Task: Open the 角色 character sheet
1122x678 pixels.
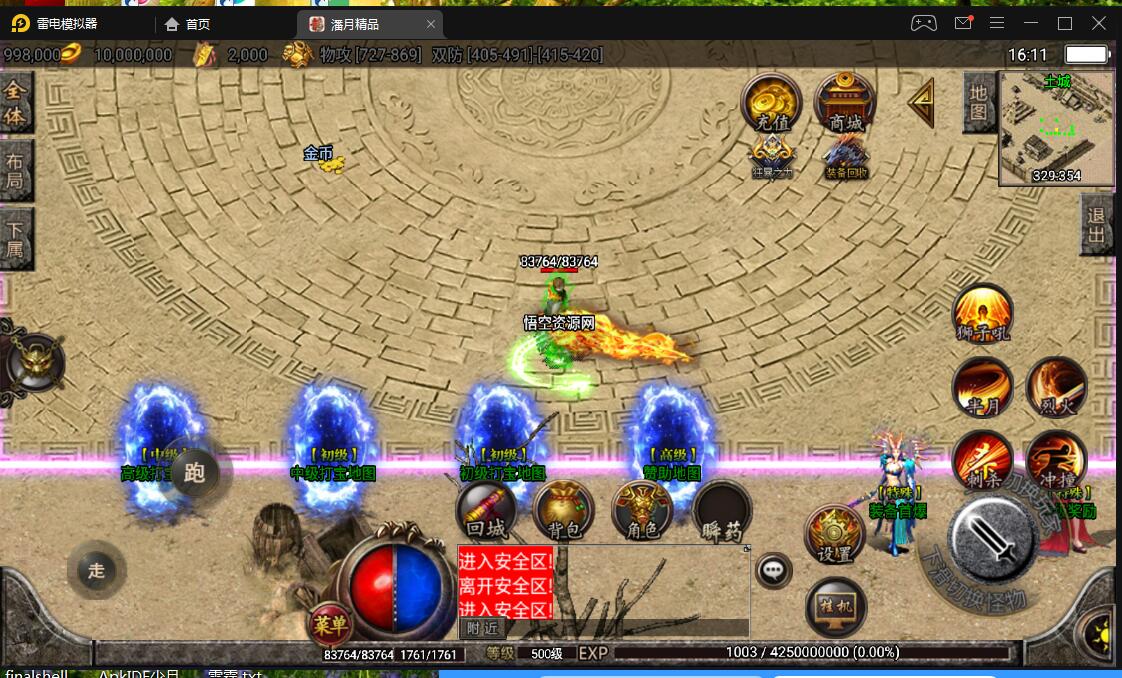Action: (642, 511)
